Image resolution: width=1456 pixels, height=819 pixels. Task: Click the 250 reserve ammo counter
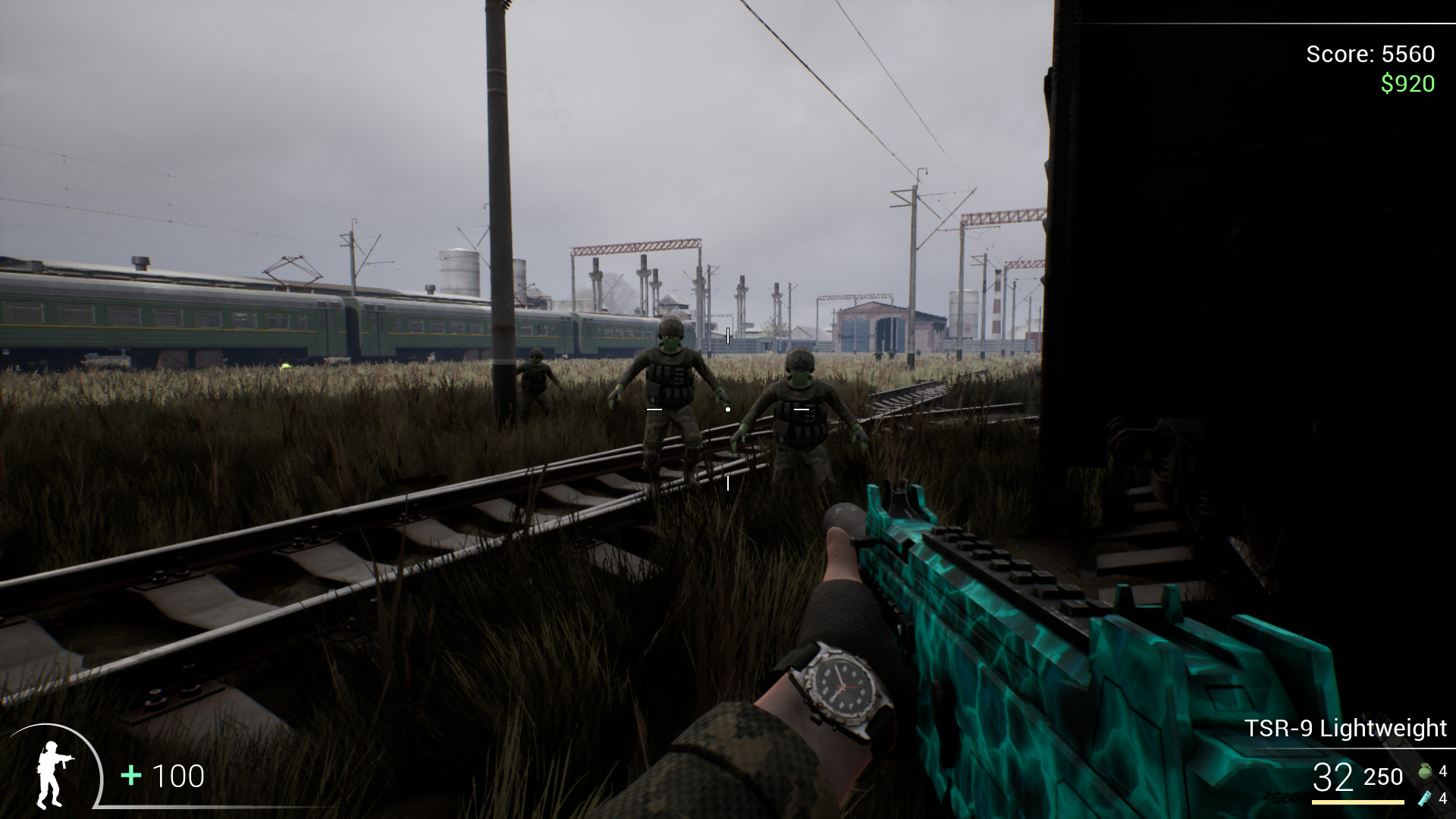[1382, 777]
